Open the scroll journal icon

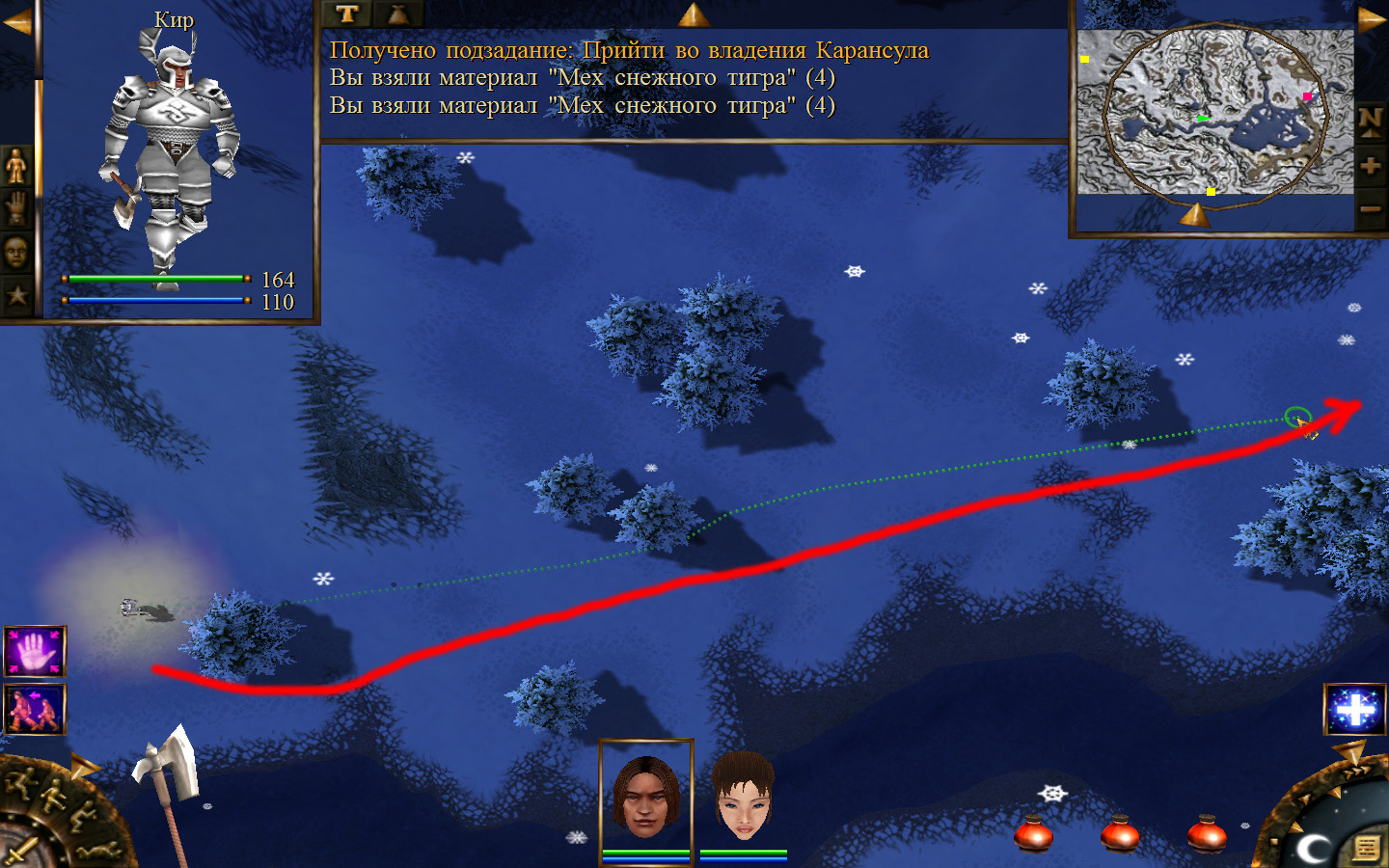[x=1367, y=848]
